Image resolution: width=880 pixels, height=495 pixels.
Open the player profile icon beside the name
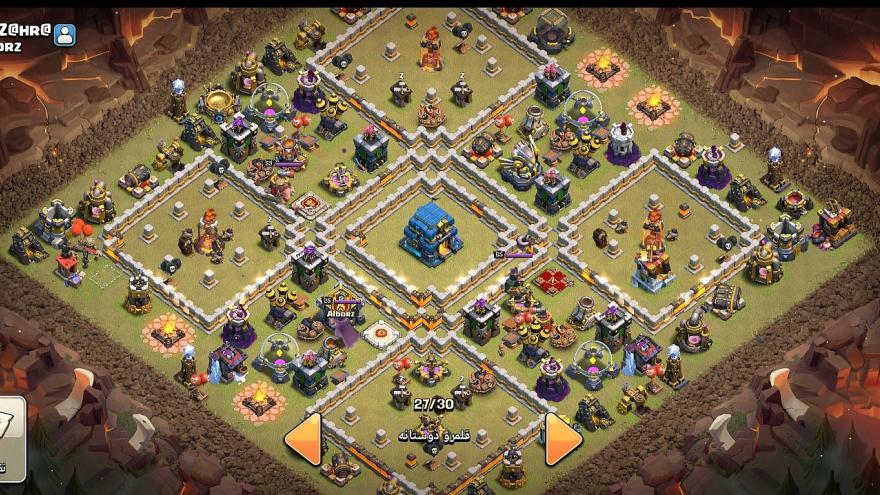click(64, 35)
